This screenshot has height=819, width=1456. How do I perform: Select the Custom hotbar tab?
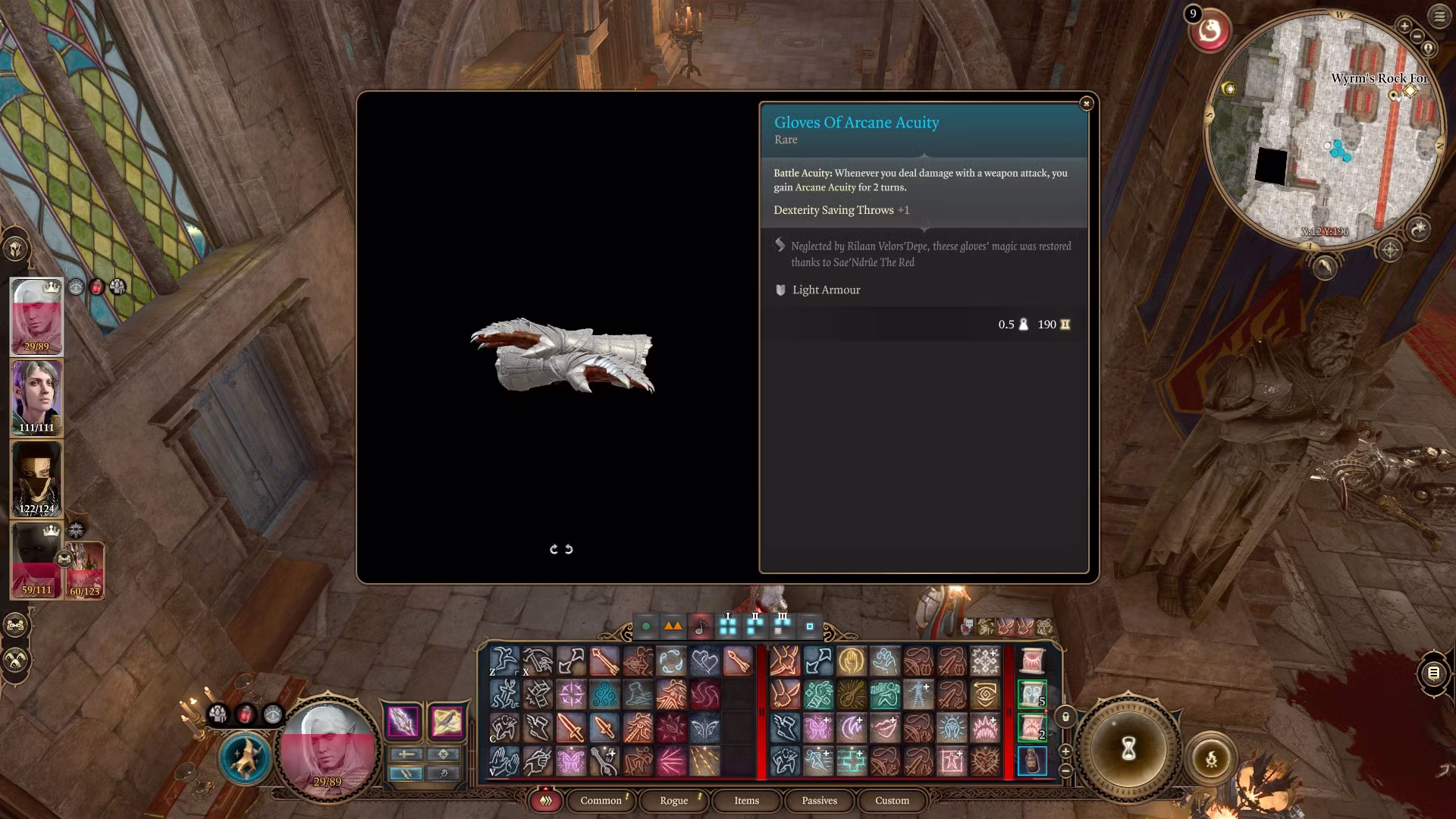892,800
